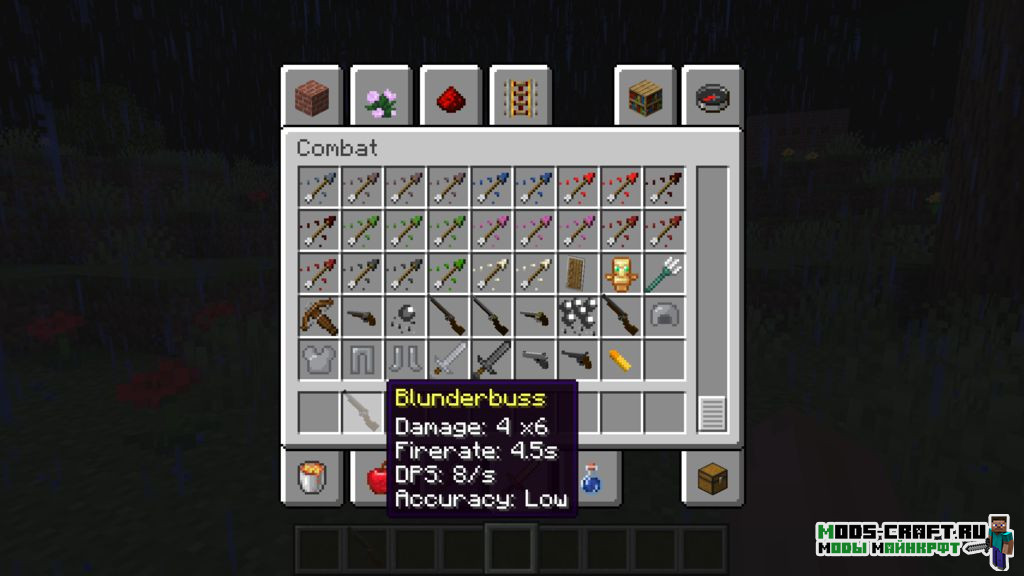The height and width of the screenshot is (576, 1024).
Task: Pick up the shield item
Action: point(578,274)
